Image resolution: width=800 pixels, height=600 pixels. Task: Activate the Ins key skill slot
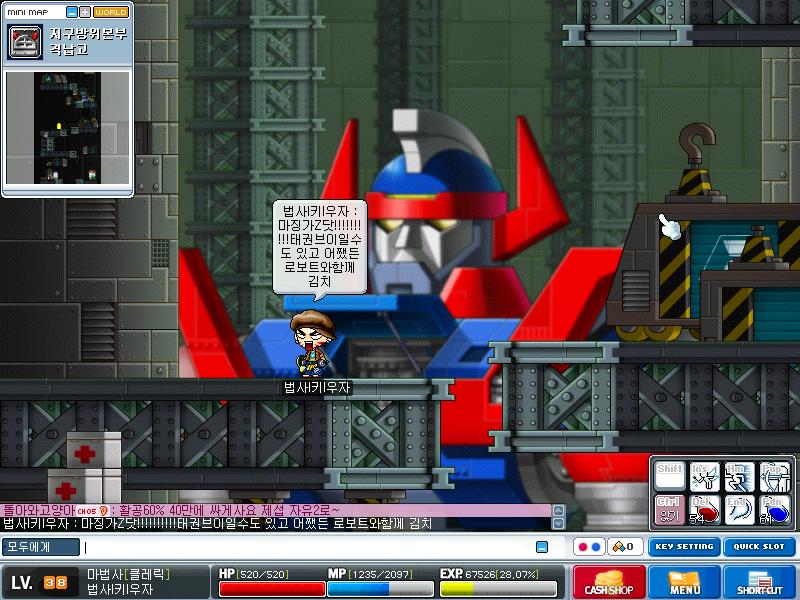[x=705, y=475]
